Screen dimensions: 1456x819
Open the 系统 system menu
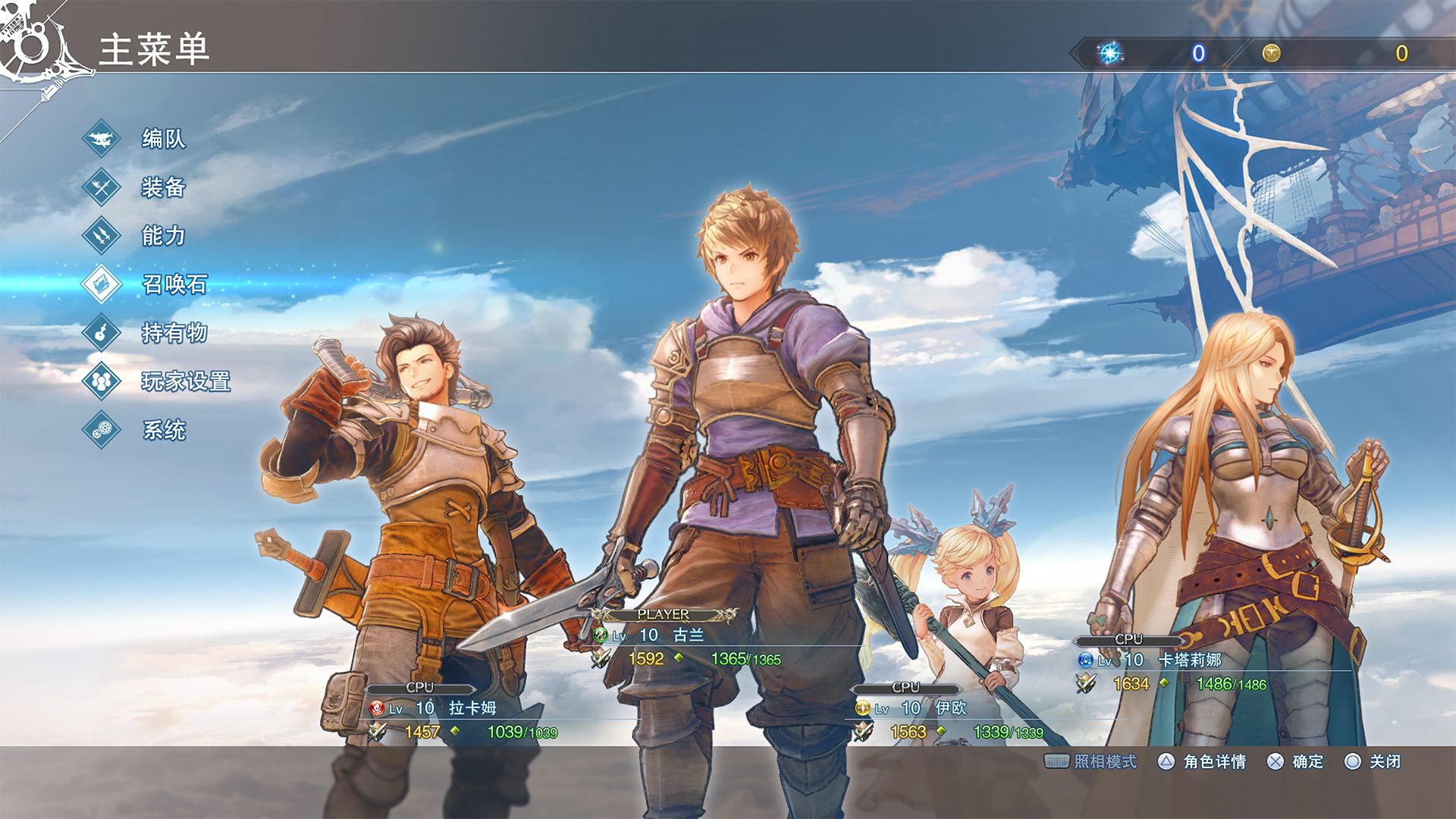163,430
